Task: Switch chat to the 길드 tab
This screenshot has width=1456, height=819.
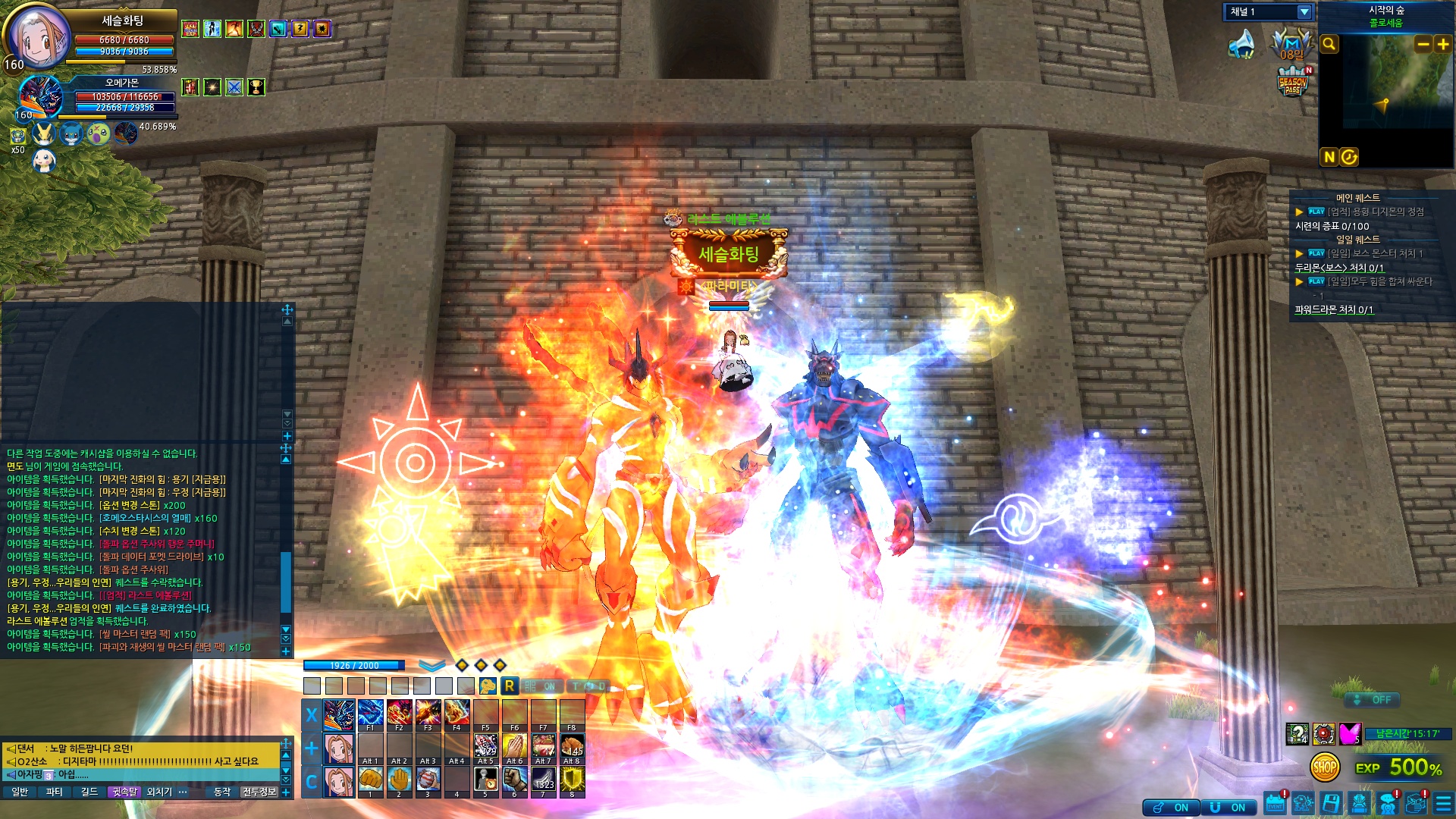Action: (x=89, y=792)
